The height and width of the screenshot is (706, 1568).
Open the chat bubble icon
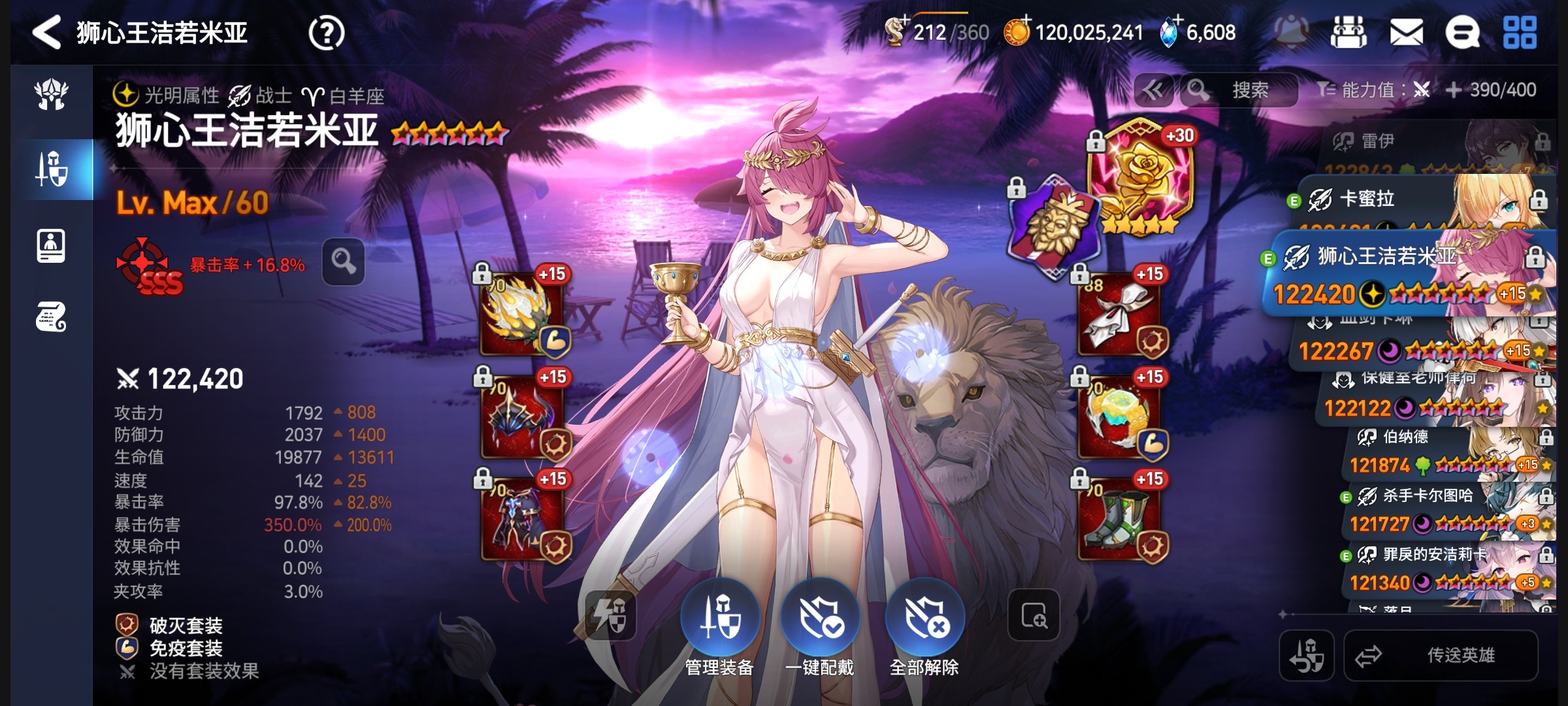pyautogui.click(x=1462, y=33)
